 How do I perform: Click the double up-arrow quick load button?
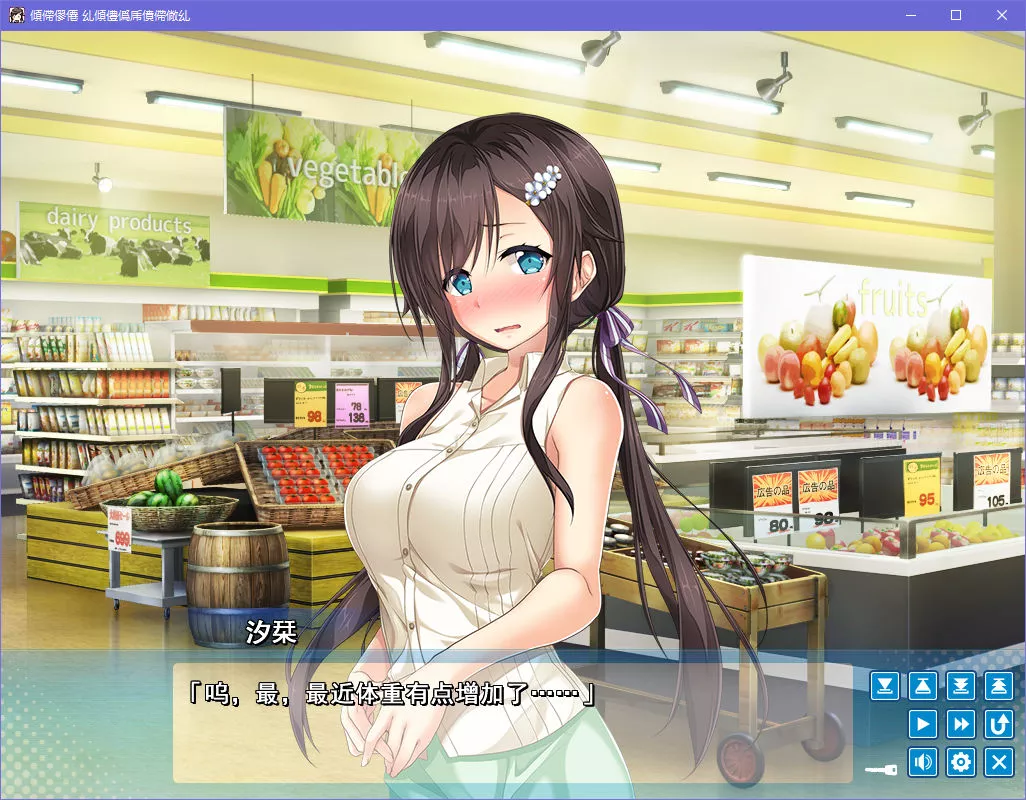tap(999, 686)
